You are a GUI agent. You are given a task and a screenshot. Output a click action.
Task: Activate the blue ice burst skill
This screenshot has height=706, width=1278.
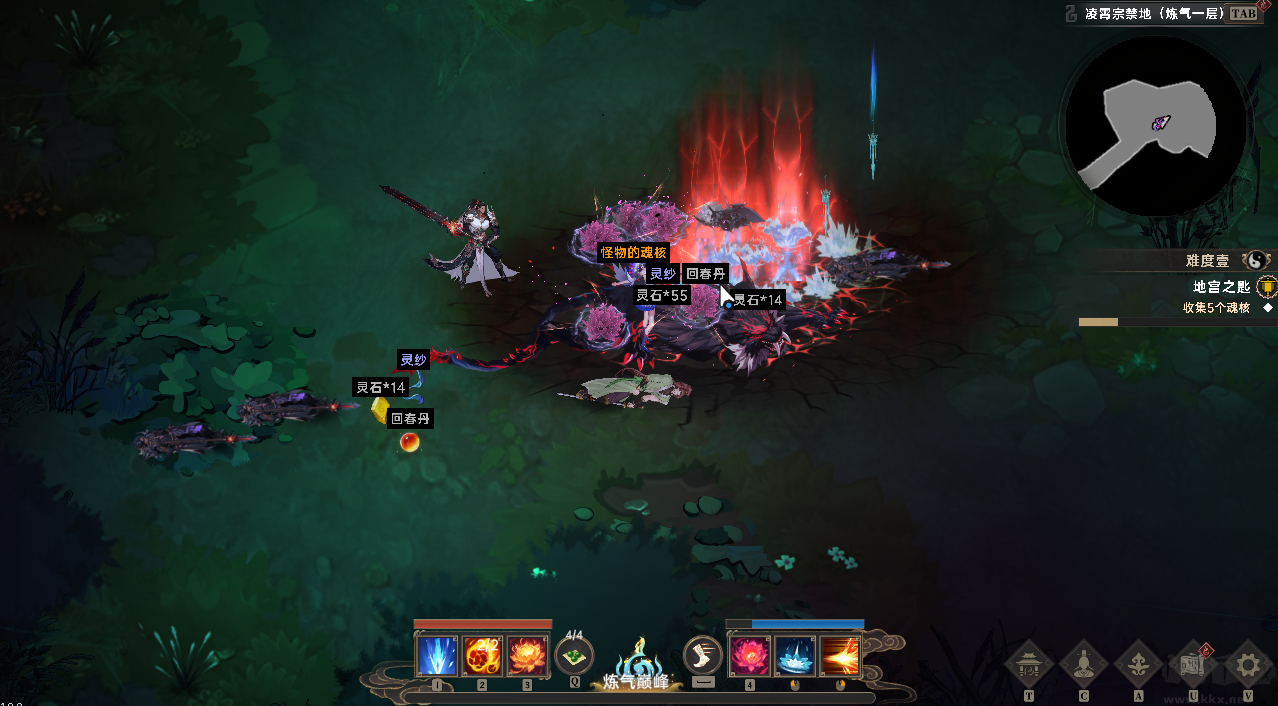click(x=437, y=656)
